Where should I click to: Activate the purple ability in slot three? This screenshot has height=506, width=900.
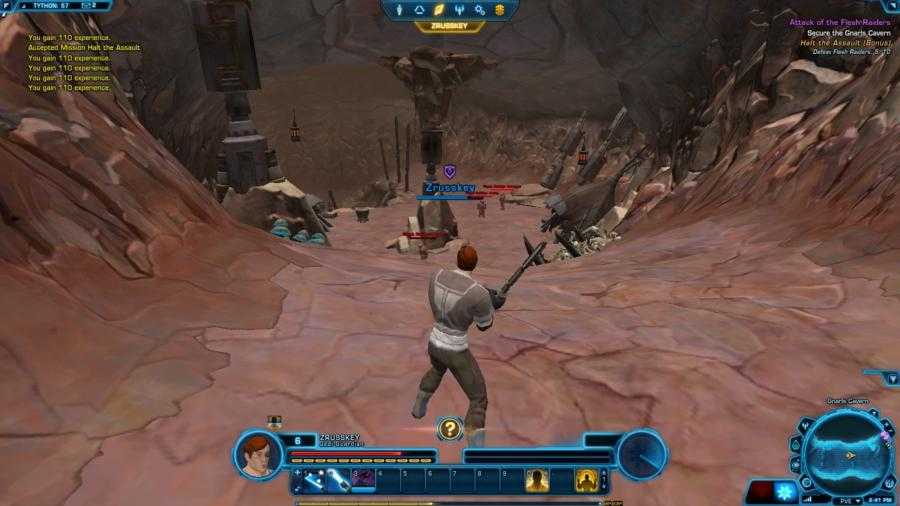362,480
